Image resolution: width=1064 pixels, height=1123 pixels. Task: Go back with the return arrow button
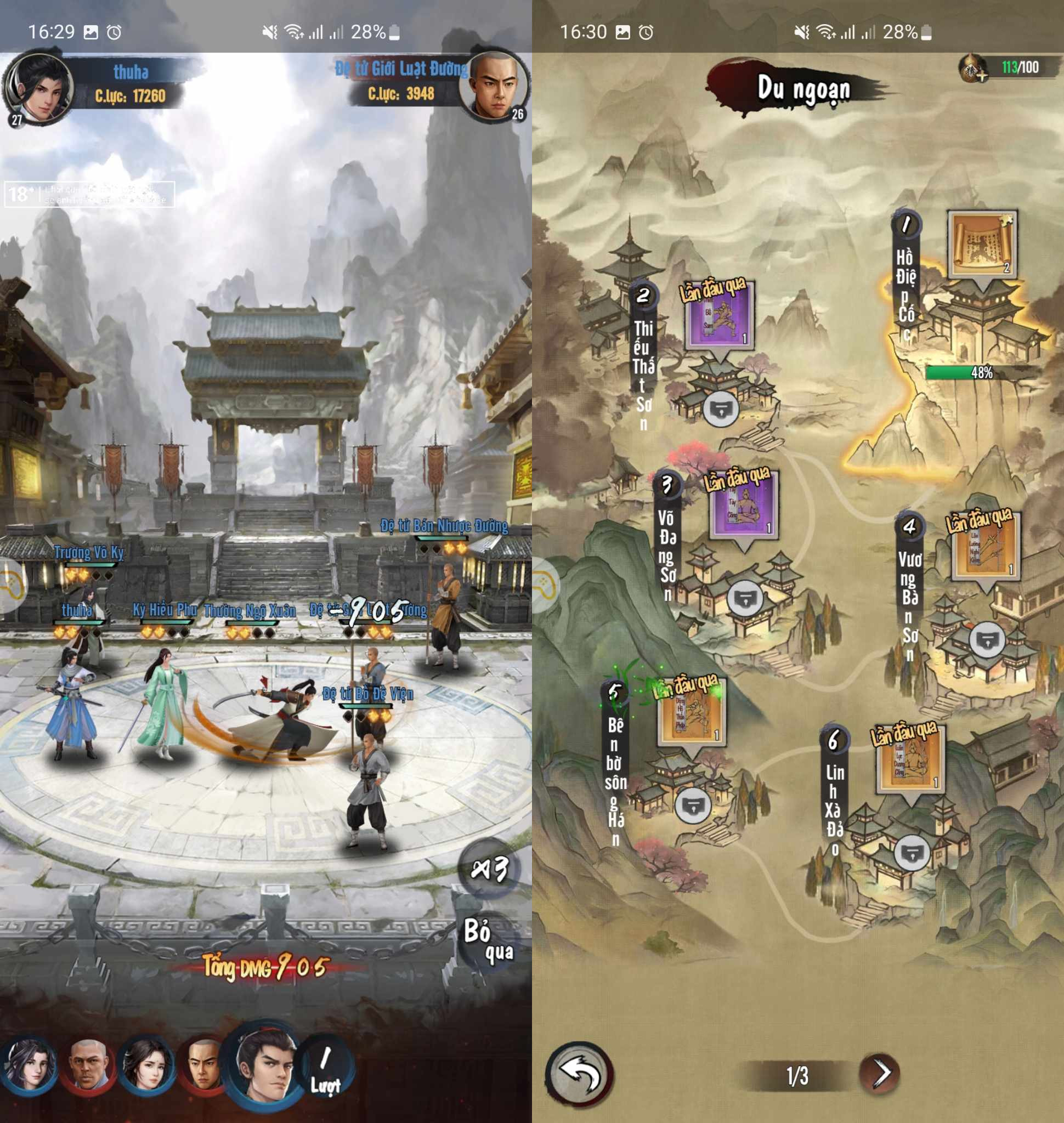tap(579, 1074)
